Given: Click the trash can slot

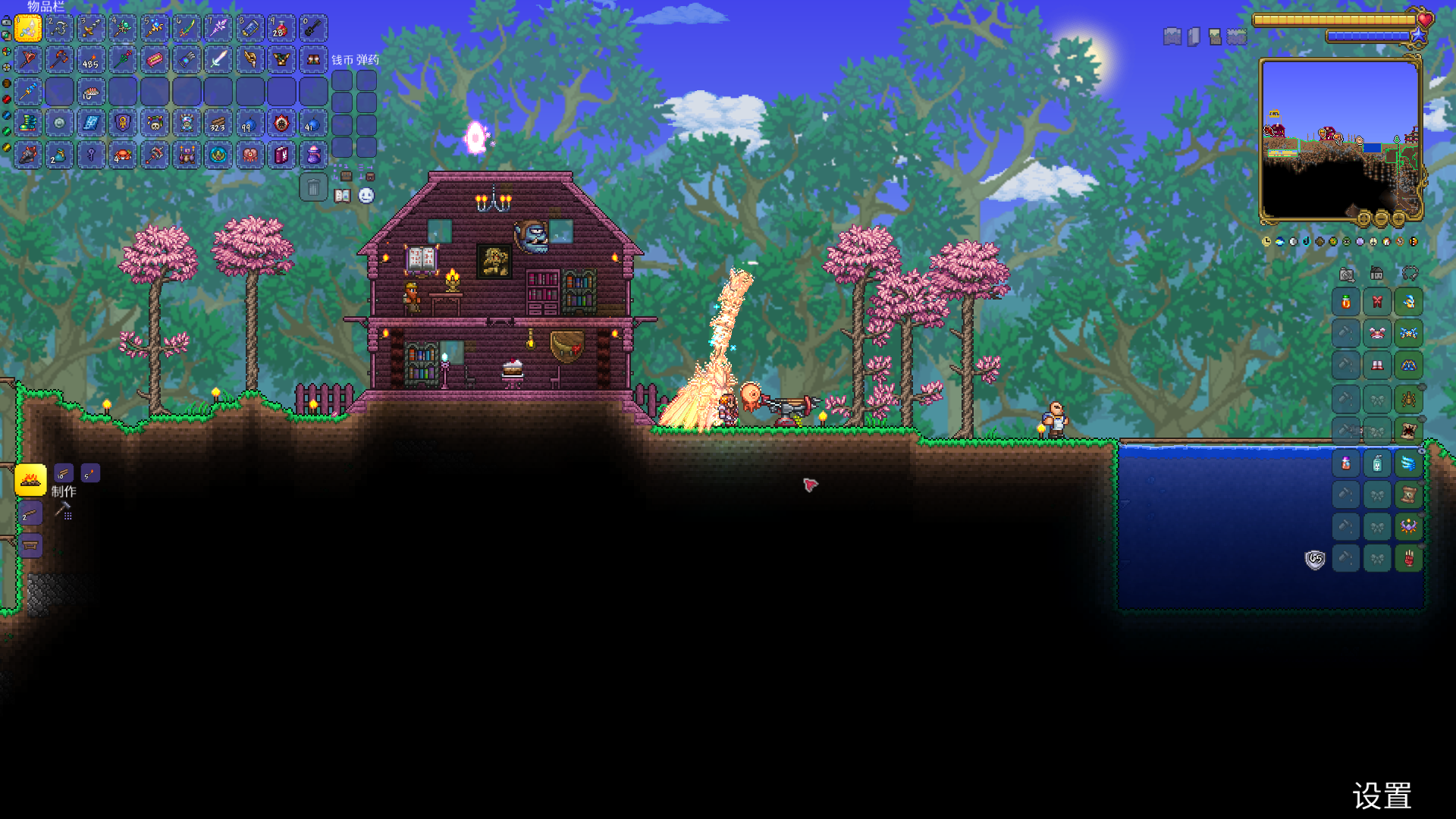Looking at the screenshot, I should 313,187.
